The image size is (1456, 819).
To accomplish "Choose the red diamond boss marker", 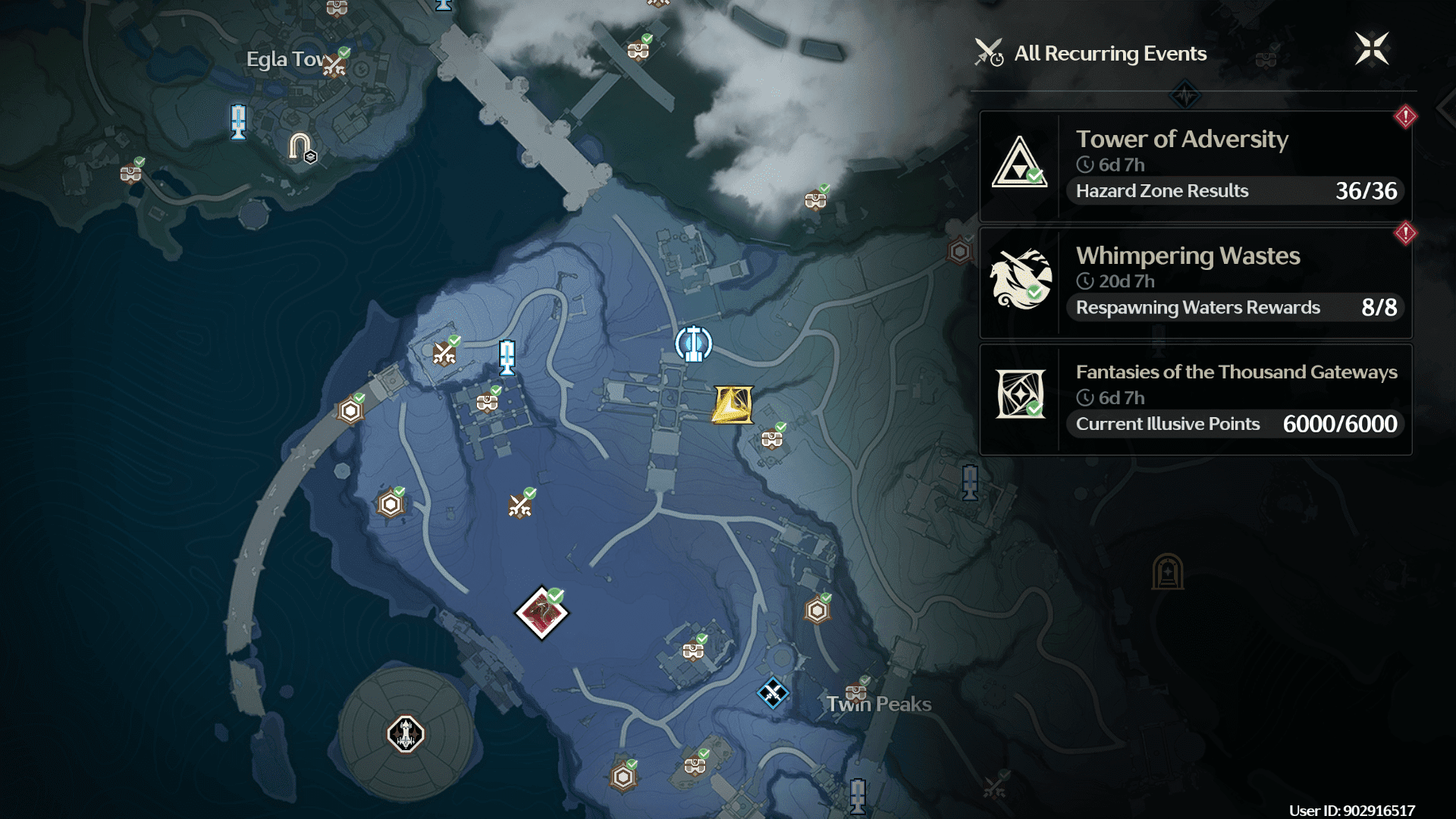I will (x=541, y=613).
